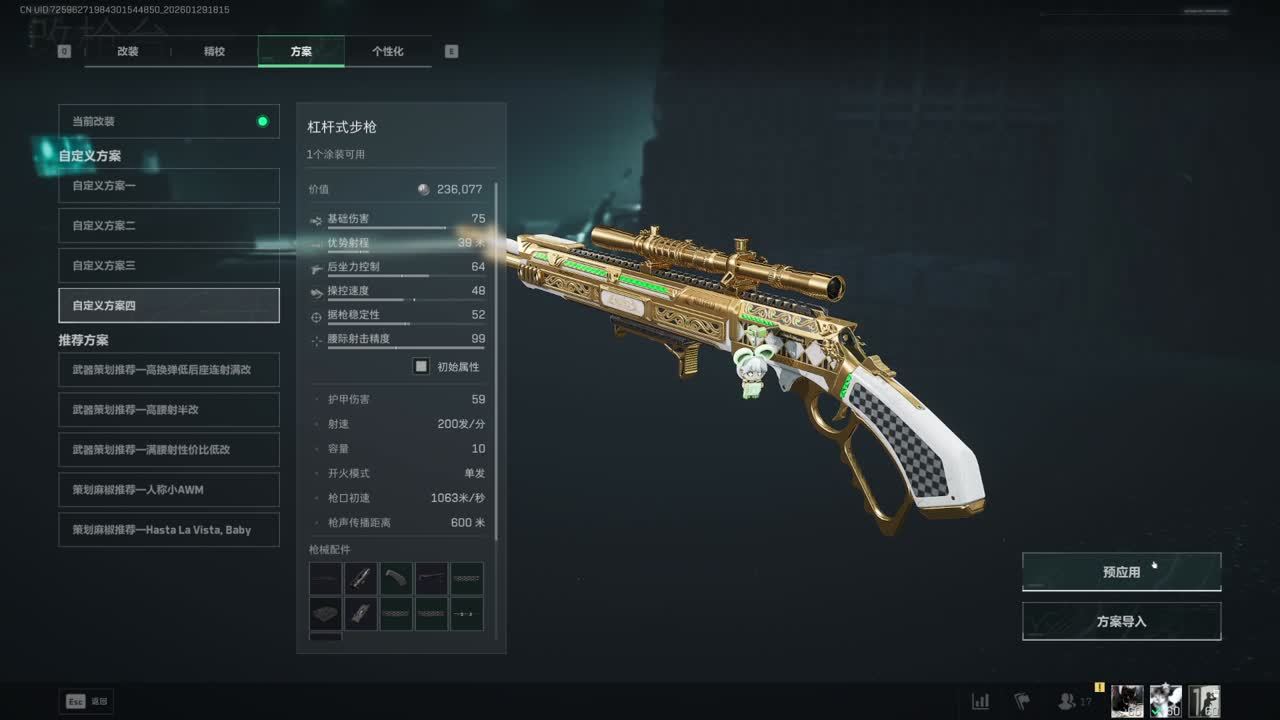This screenshot has width=1280, height=720.
Task: Select the 个性化 tab
Action: tap(387, 51)
